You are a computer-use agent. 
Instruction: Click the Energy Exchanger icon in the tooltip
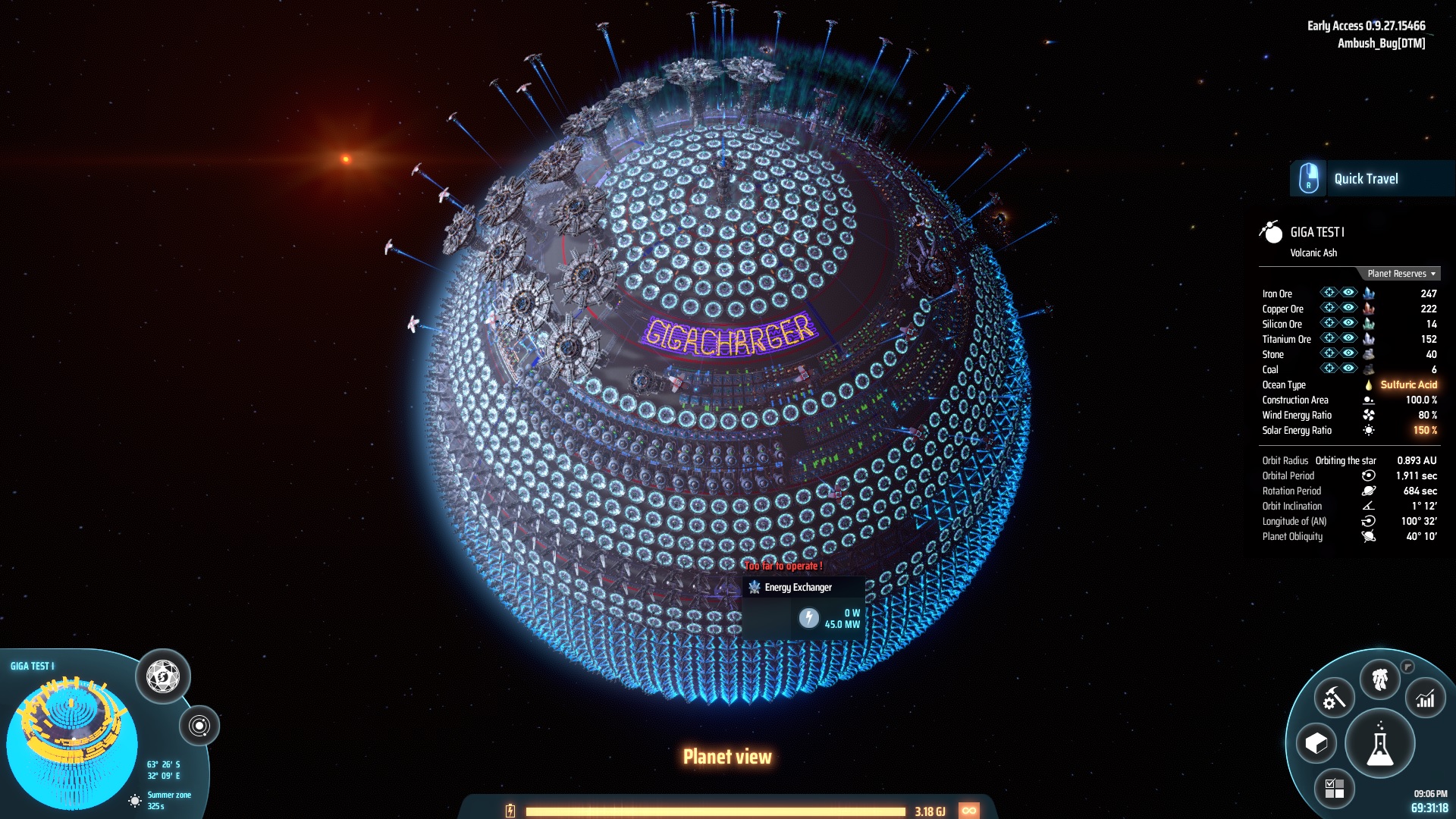755,586
